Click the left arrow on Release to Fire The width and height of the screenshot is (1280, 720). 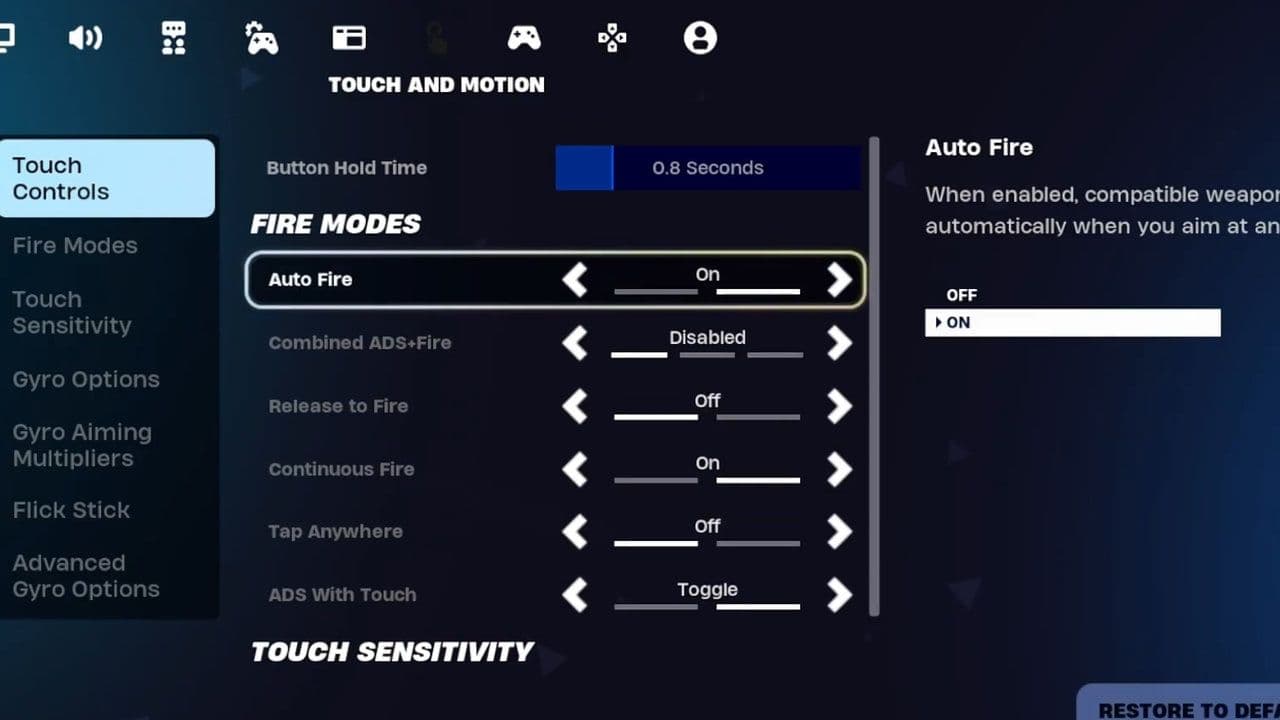575,406
